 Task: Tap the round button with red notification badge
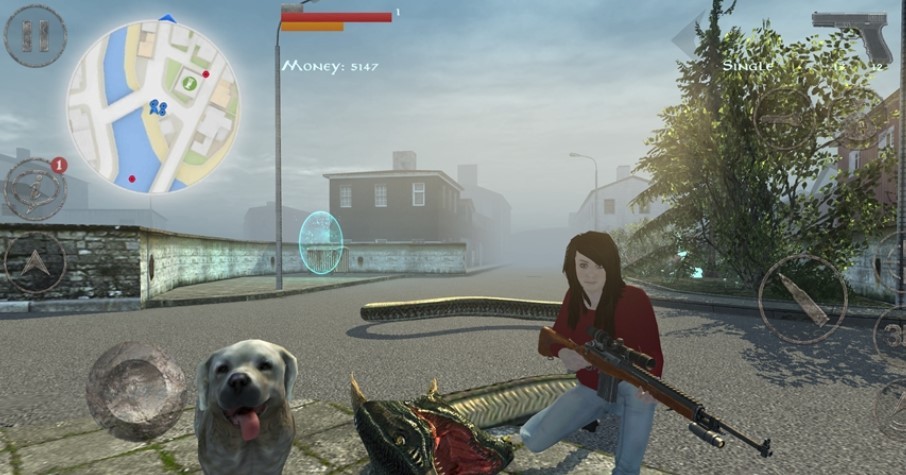(36, 188)
